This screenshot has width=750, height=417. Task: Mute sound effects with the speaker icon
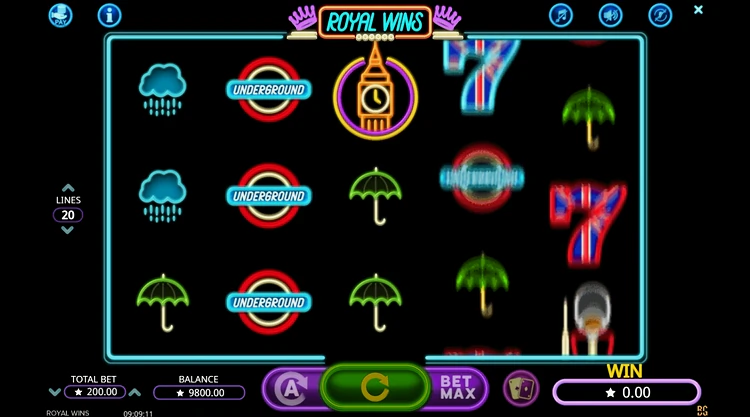(x=610, y=15)
